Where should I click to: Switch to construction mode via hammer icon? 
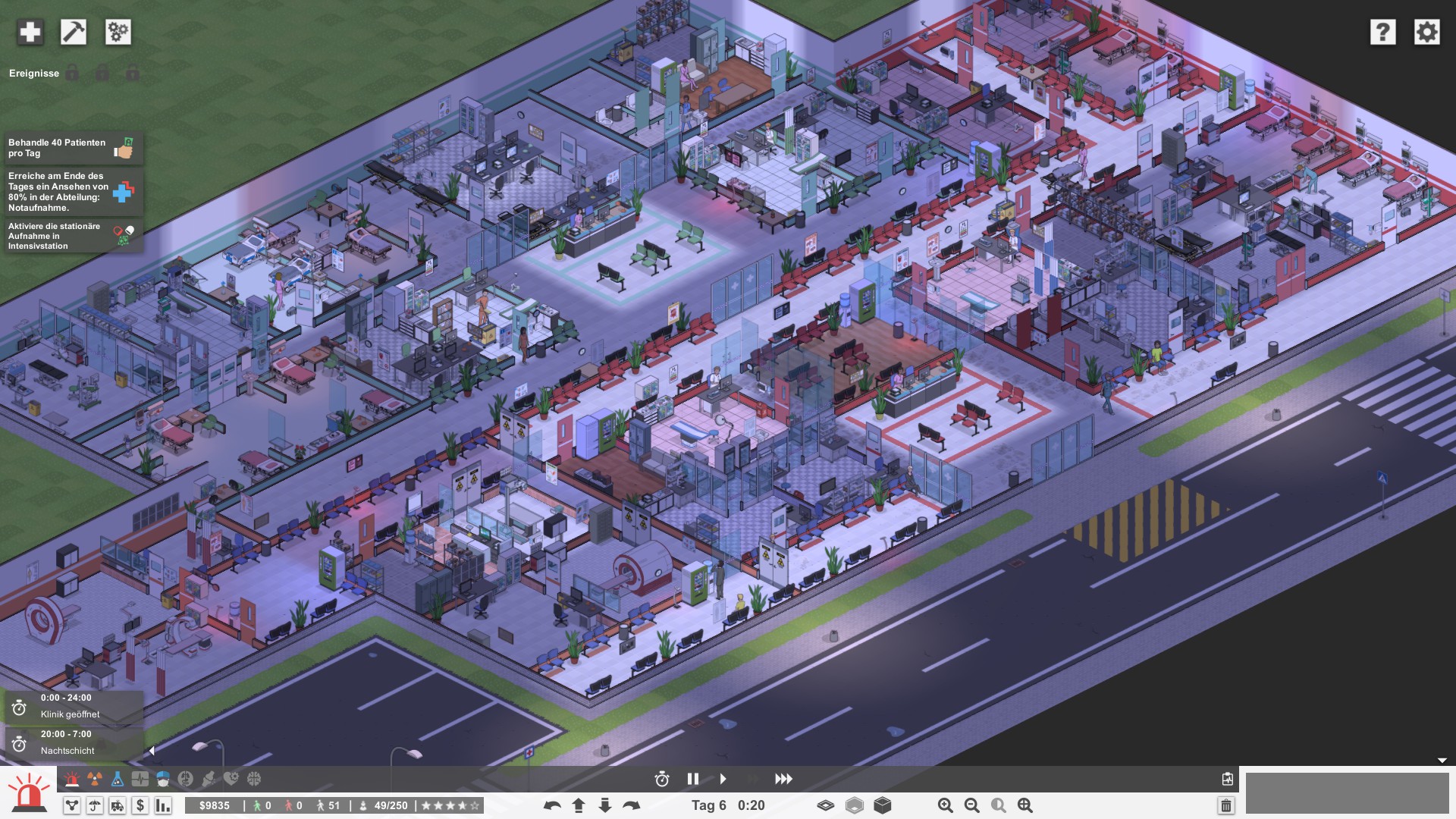tap(74, 33)
